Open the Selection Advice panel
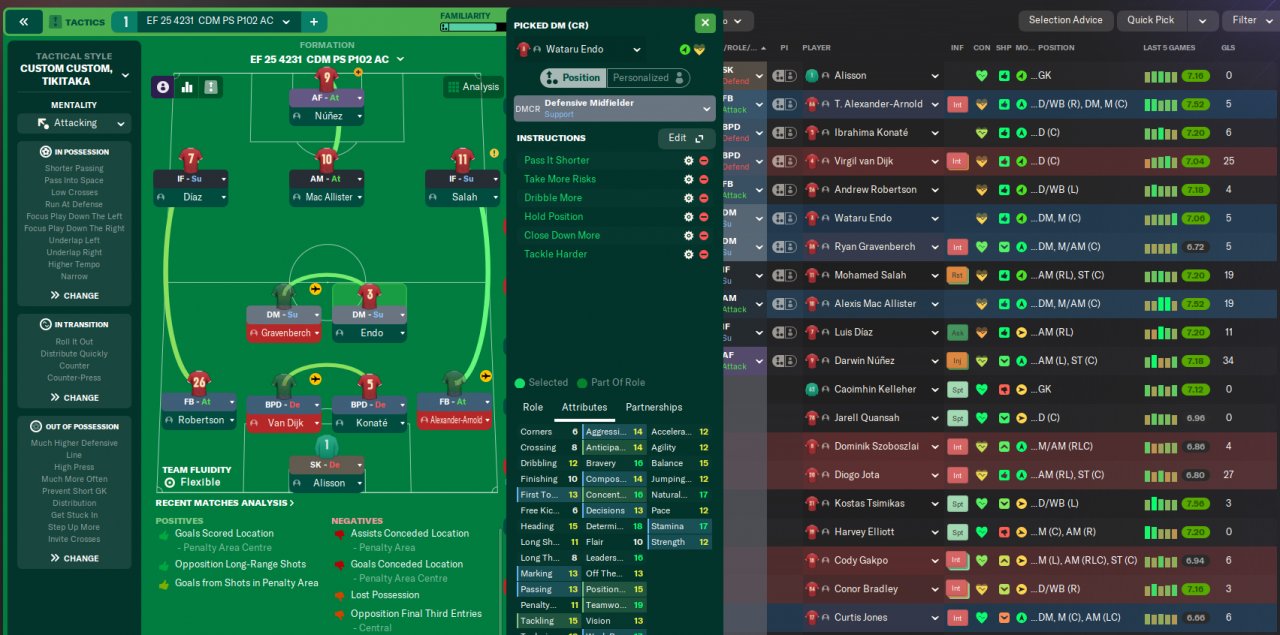This screenshot has height=635, width=1280. (x=1065, y=20)
